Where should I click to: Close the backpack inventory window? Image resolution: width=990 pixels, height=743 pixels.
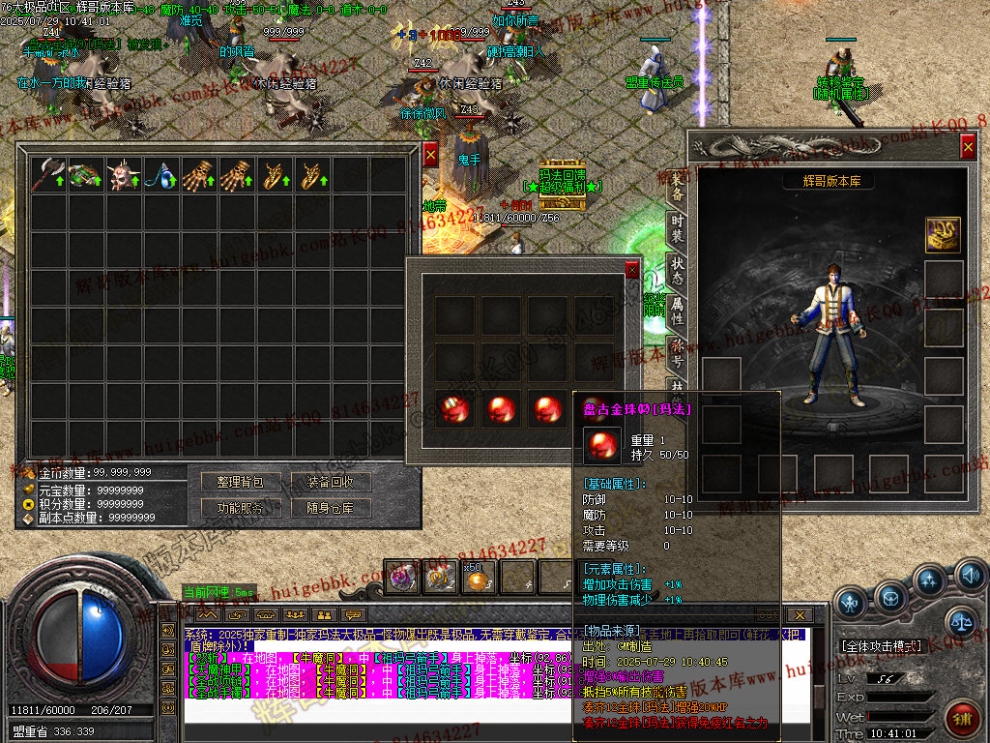(x=430, y=155)
